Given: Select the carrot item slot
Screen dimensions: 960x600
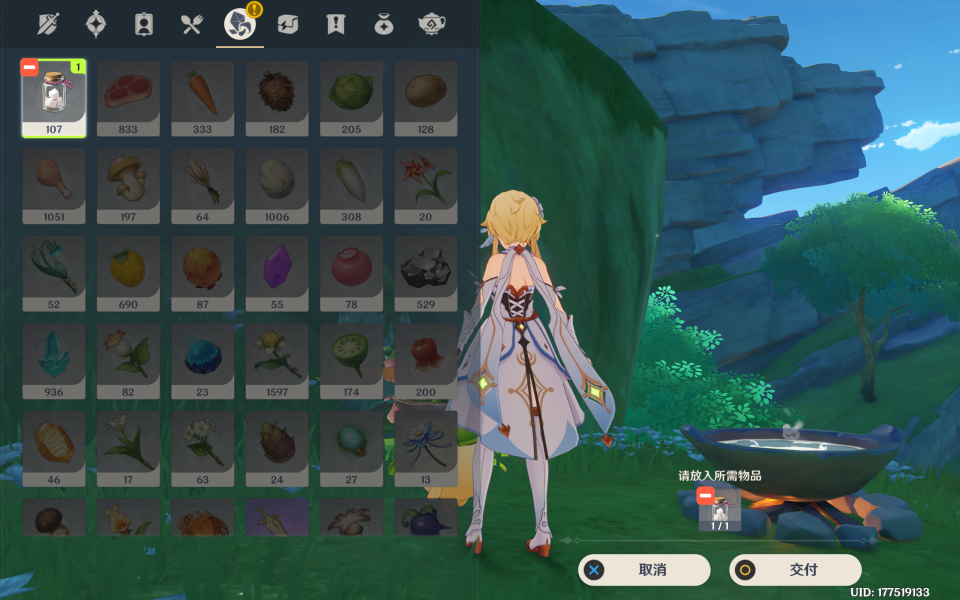Looking at the screenshot, I should (203, 98).
